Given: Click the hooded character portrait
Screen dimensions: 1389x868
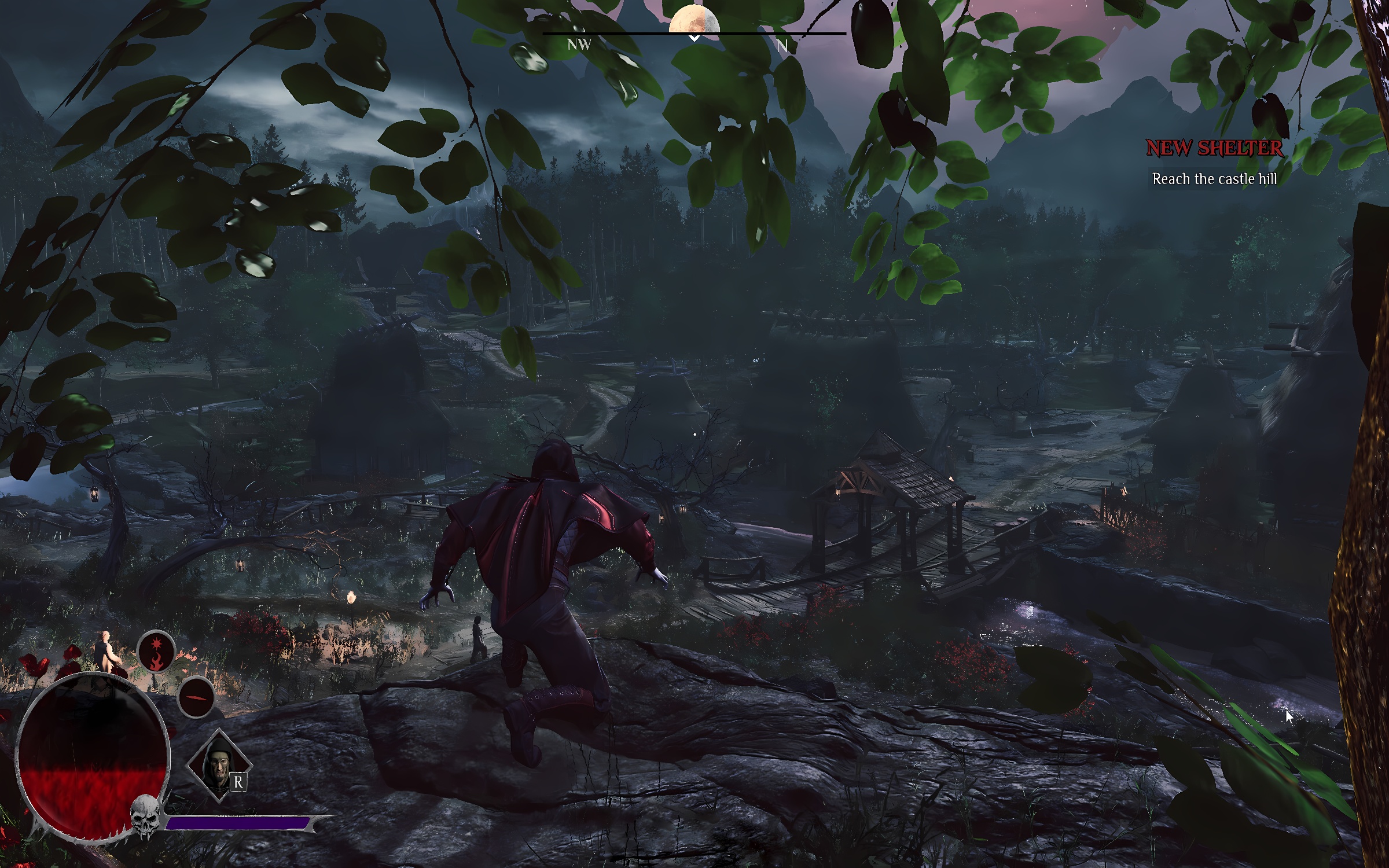Looking at the screenshot, I should point(219,765).
